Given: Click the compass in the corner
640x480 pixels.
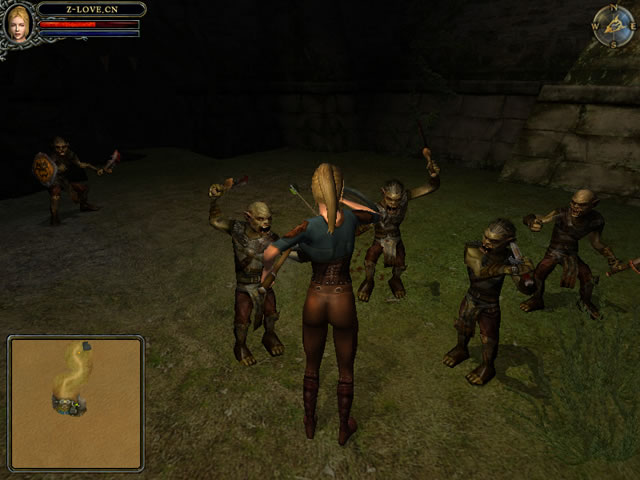Looking at the screenshot, I should coord(612,26).
